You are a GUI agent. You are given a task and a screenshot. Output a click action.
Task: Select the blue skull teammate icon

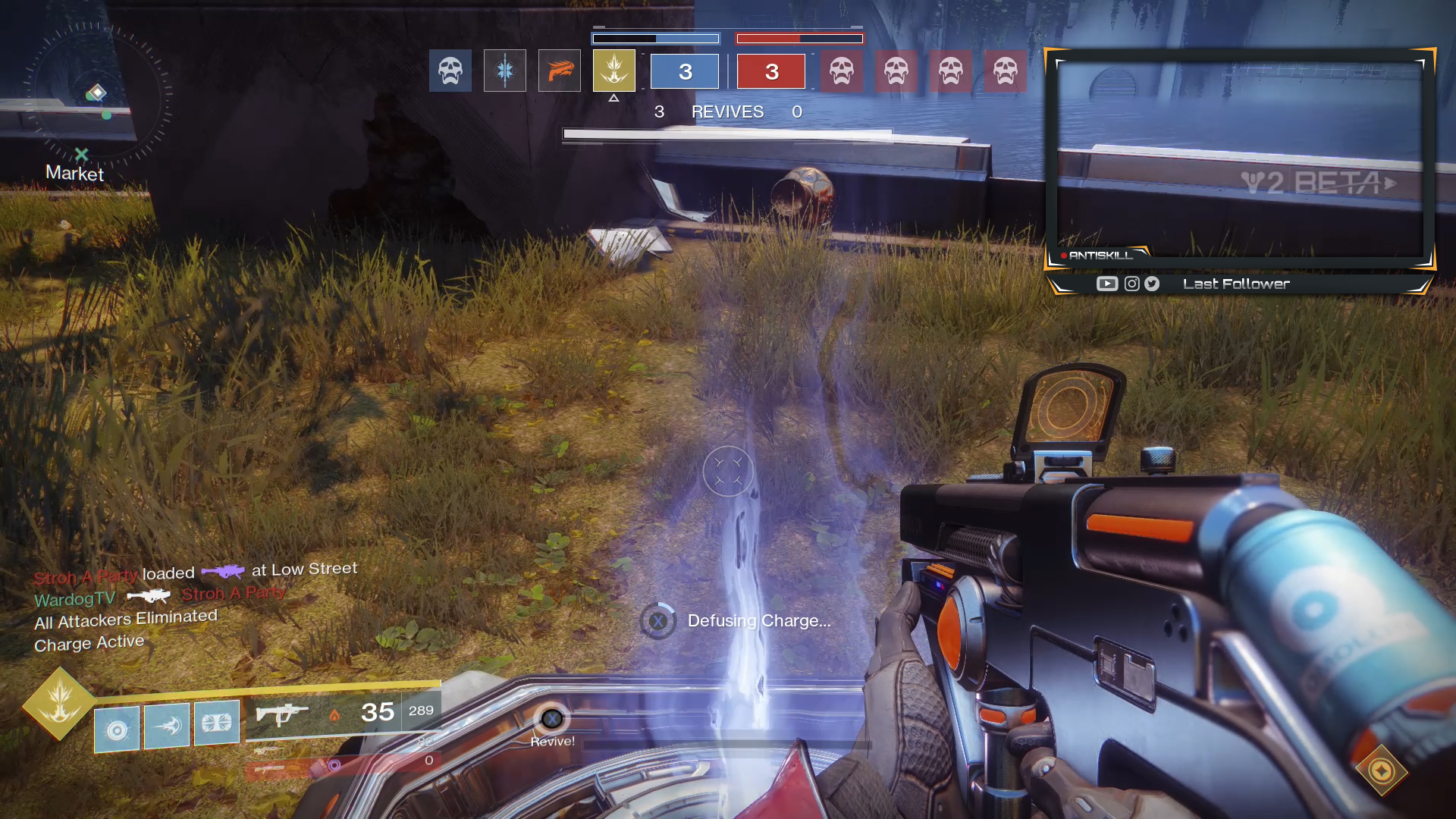[x=450, y=71]
